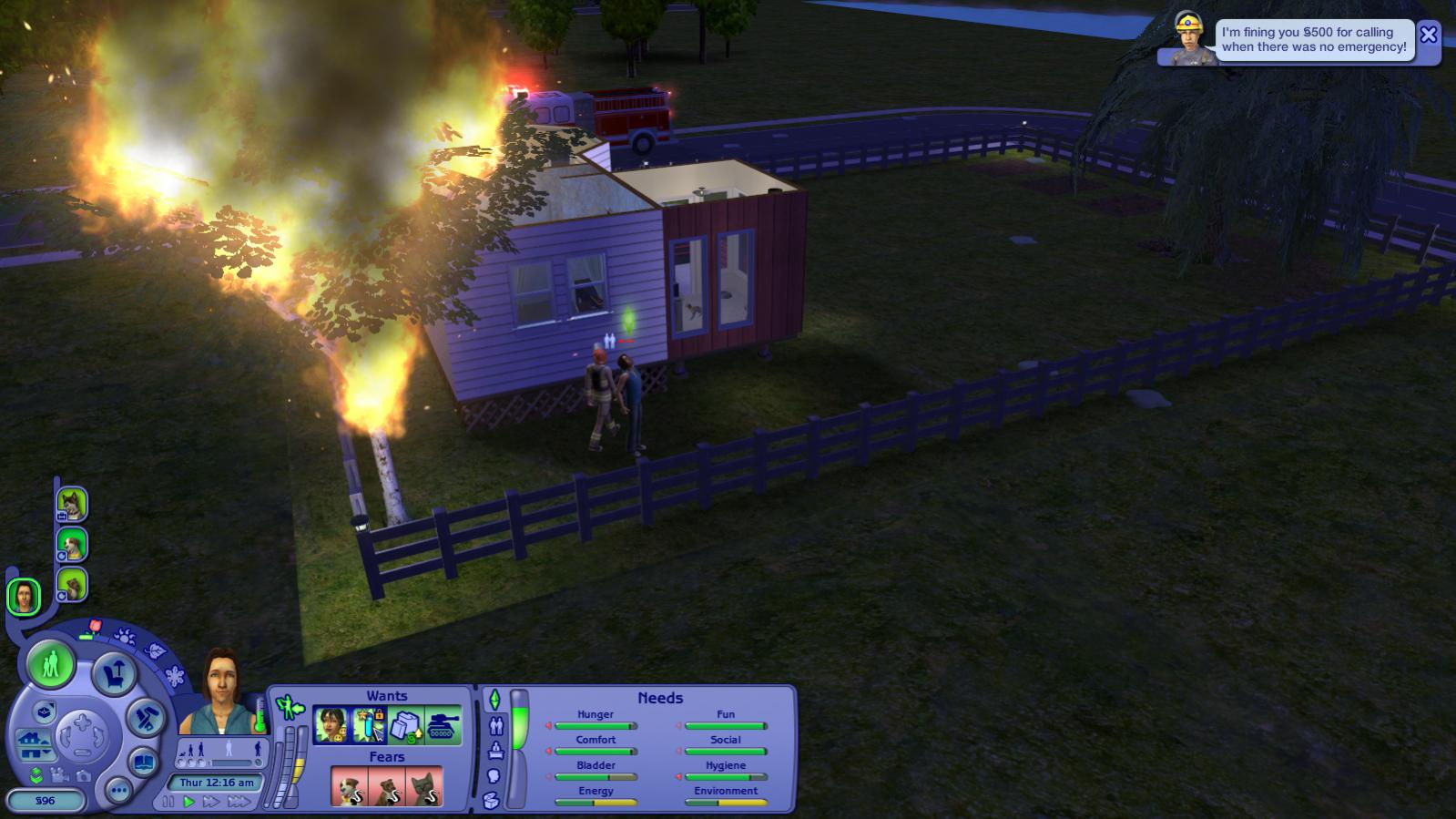Open the Story mode book button
Screen dimensions: 1456x819
coord(144,761)
